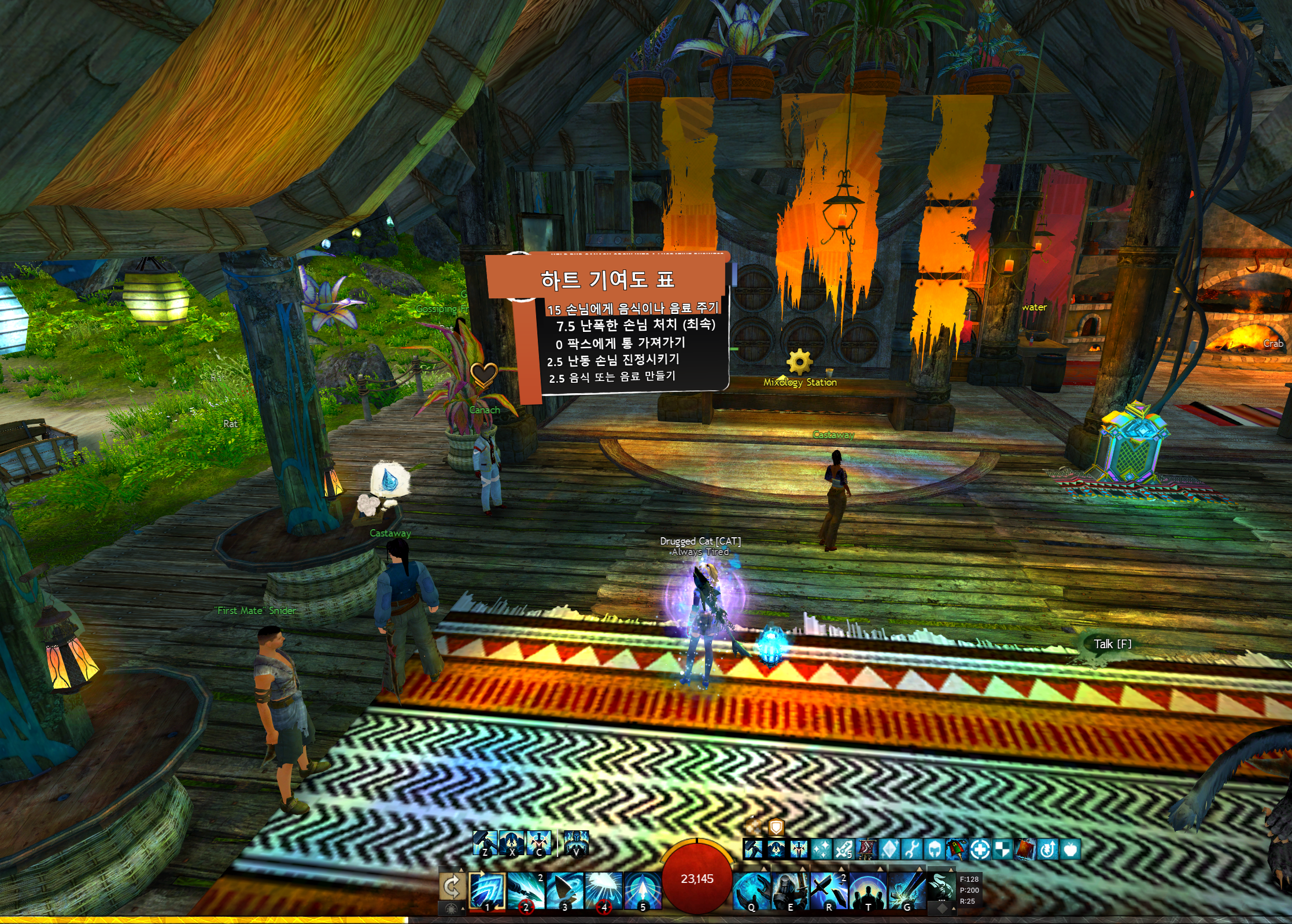Cast the group silhouette utility skill T
Image resolution: width=1292 pixels, height=924 pixels.
click(868, 890)
